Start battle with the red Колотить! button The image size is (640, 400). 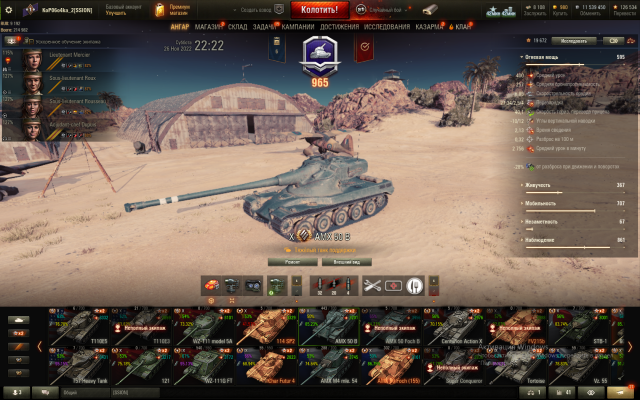pyautogui.click(x=319, y=9)
